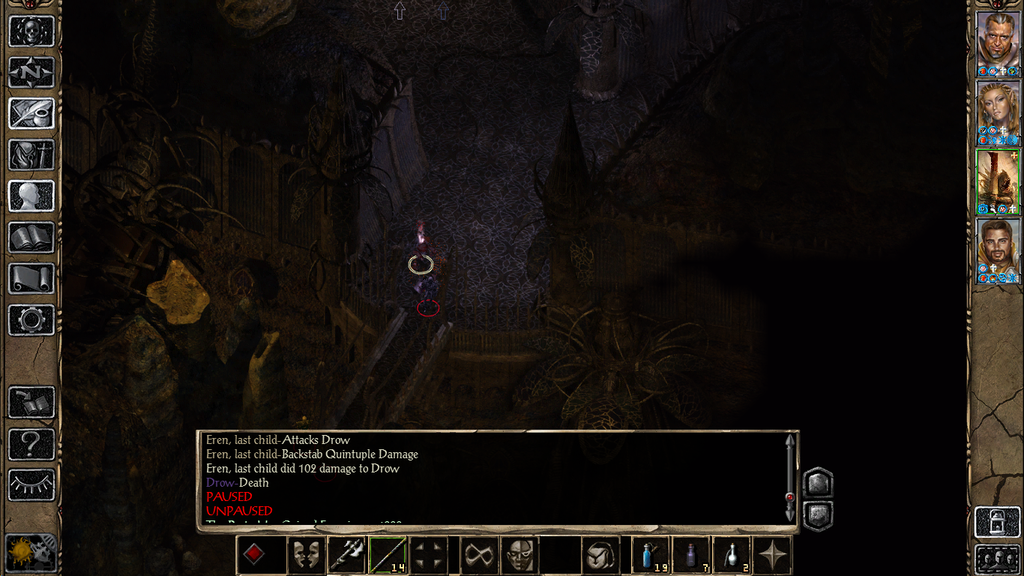Click the sun and skull clock button
Screen dimensions: 1024x576
[31, 552]
